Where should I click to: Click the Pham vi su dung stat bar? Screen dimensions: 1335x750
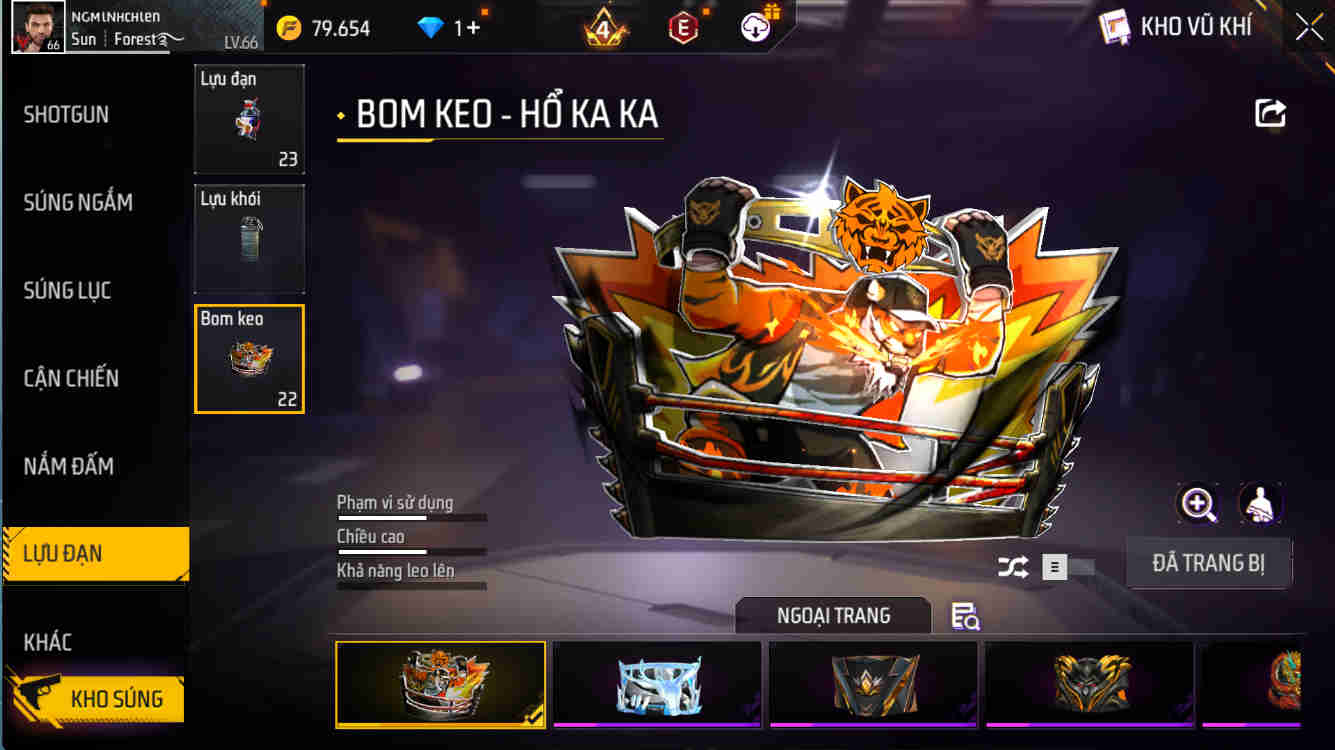pos(410,510)
